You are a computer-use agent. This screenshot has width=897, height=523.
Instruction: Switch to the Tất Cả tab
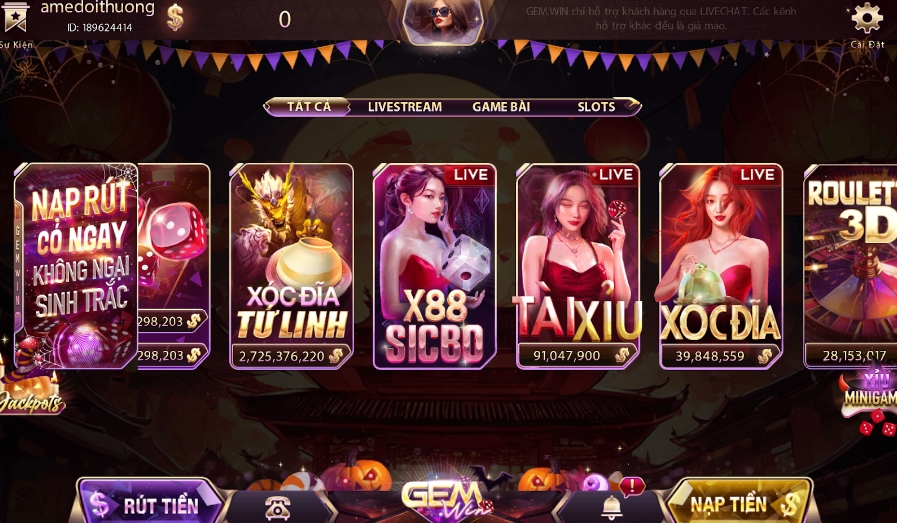308,107
